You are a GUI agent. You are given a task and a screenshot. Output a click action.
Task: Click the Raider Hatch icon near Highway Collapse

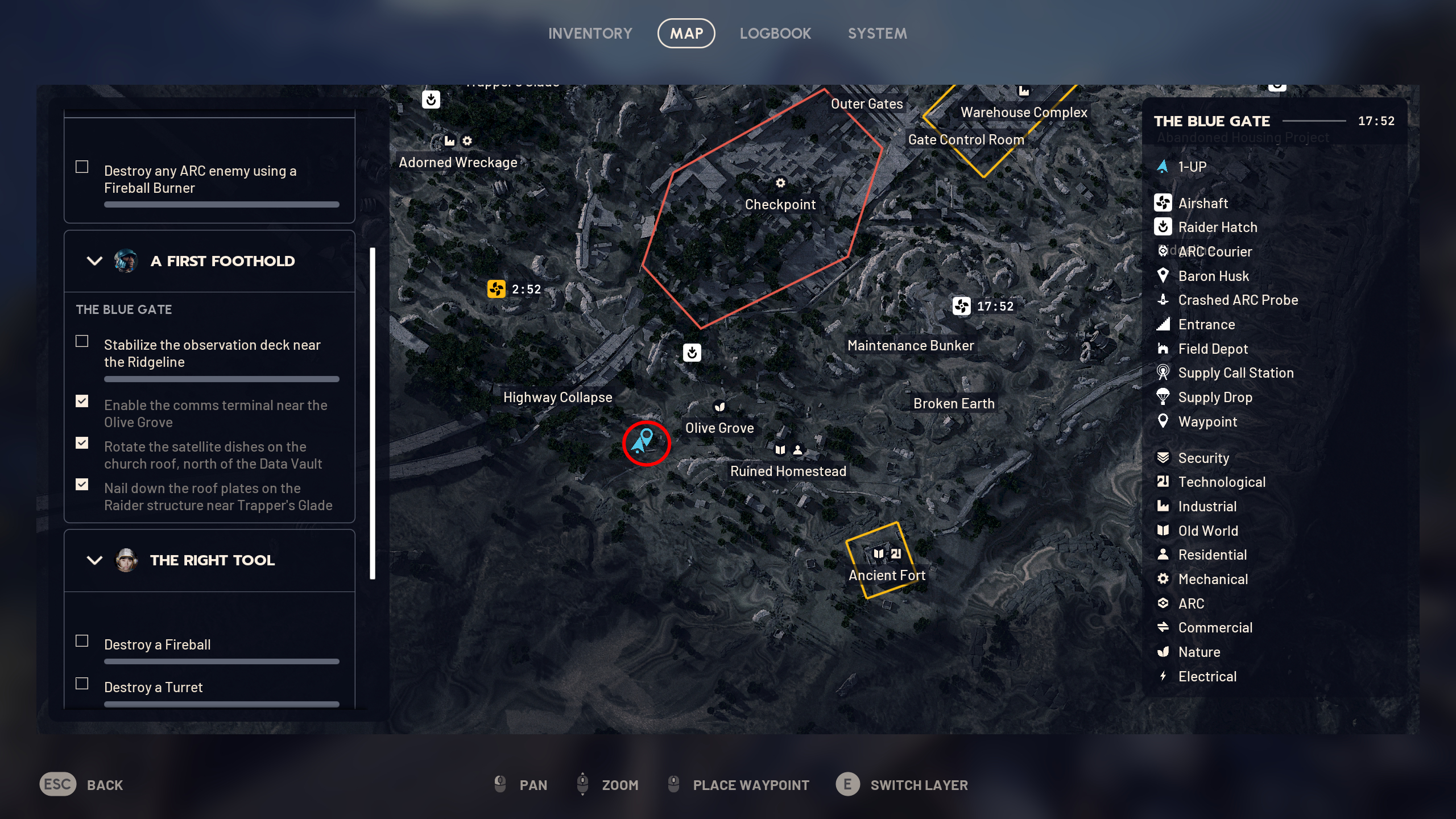[x=692, y=352]
